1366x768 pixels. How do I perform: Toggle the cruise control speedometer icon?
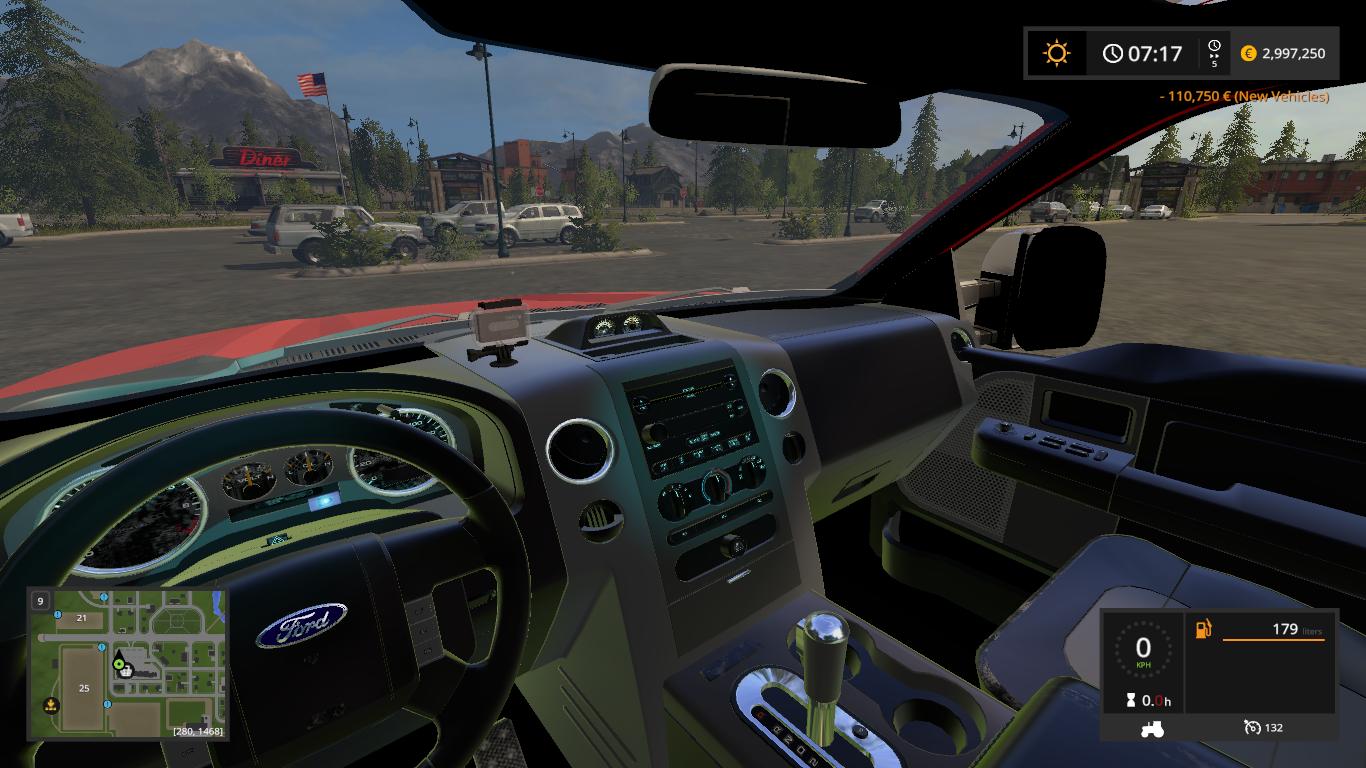click(1252, 728)
